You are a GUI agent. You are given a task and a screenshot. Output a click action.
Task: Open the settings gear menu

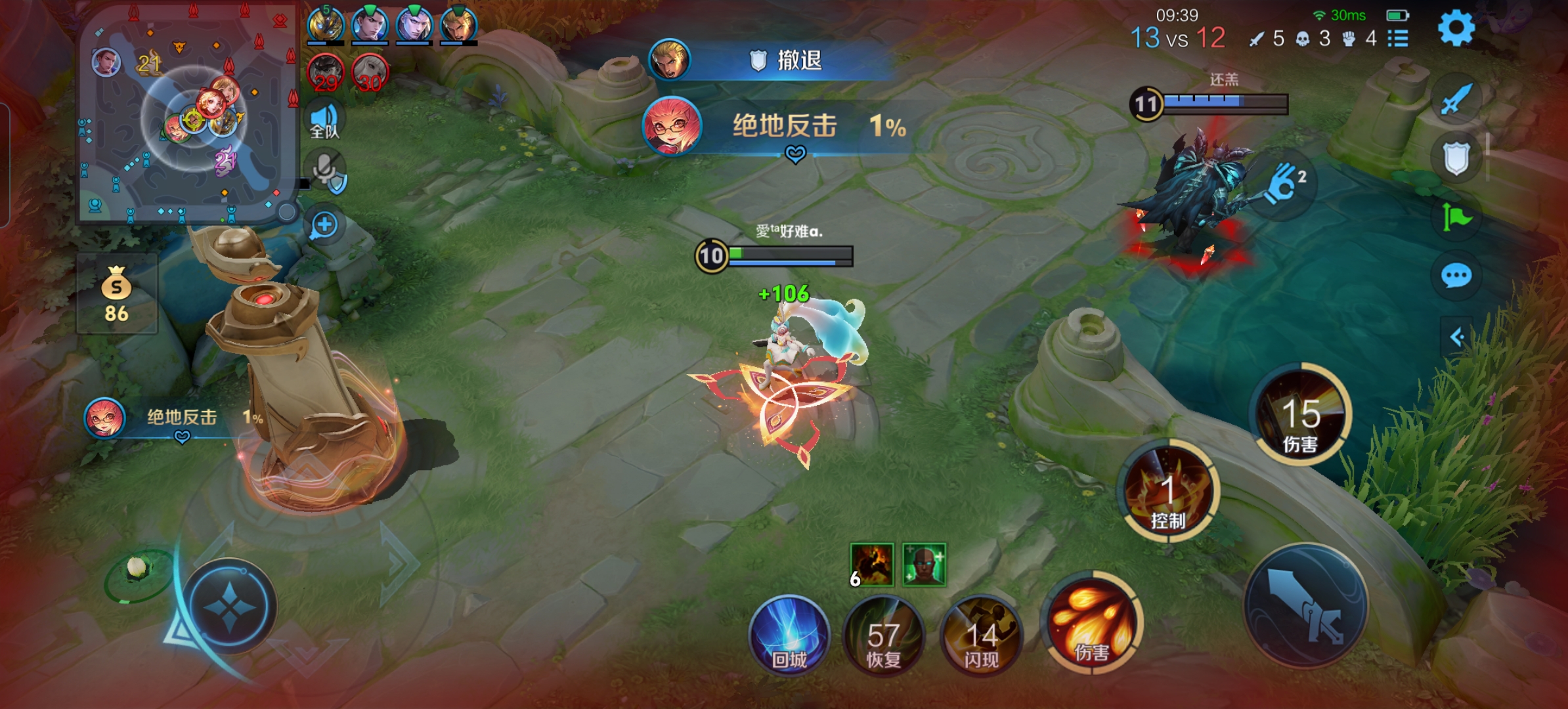pyautogui.click(x=1456, y=29)
